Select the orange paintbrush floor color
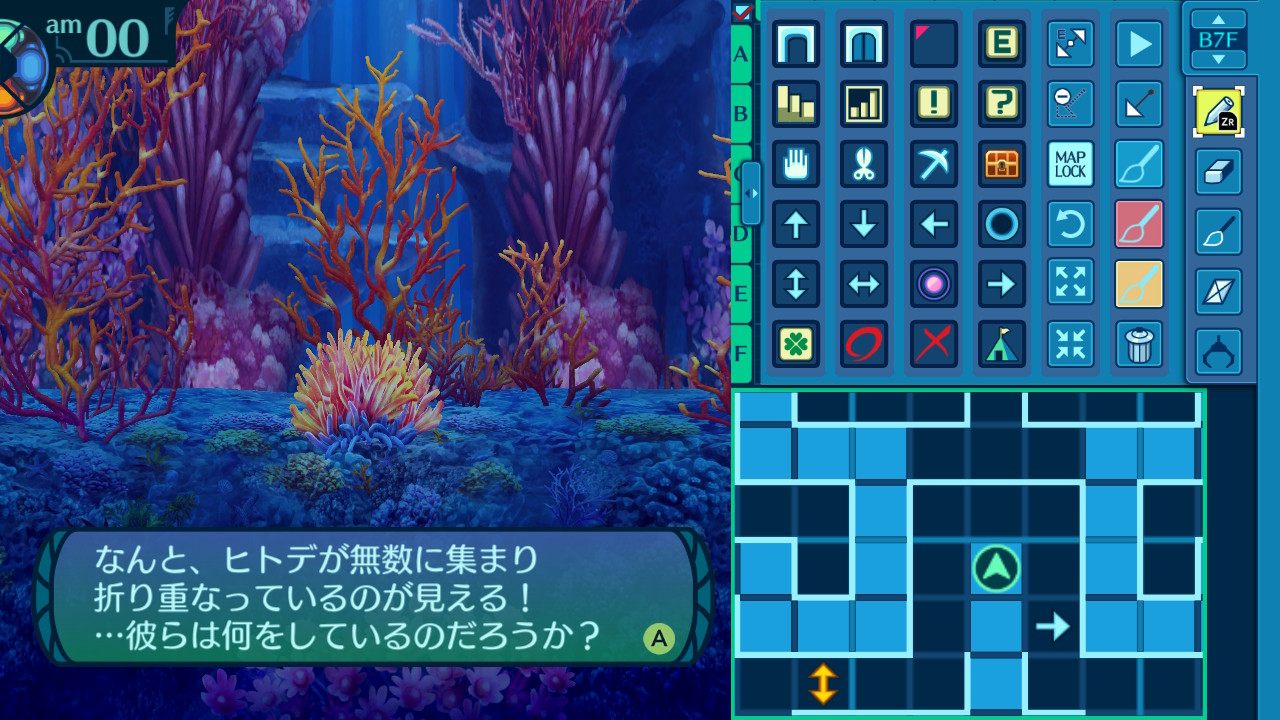Screen dimensions: 1280x720 [1139, 284]
